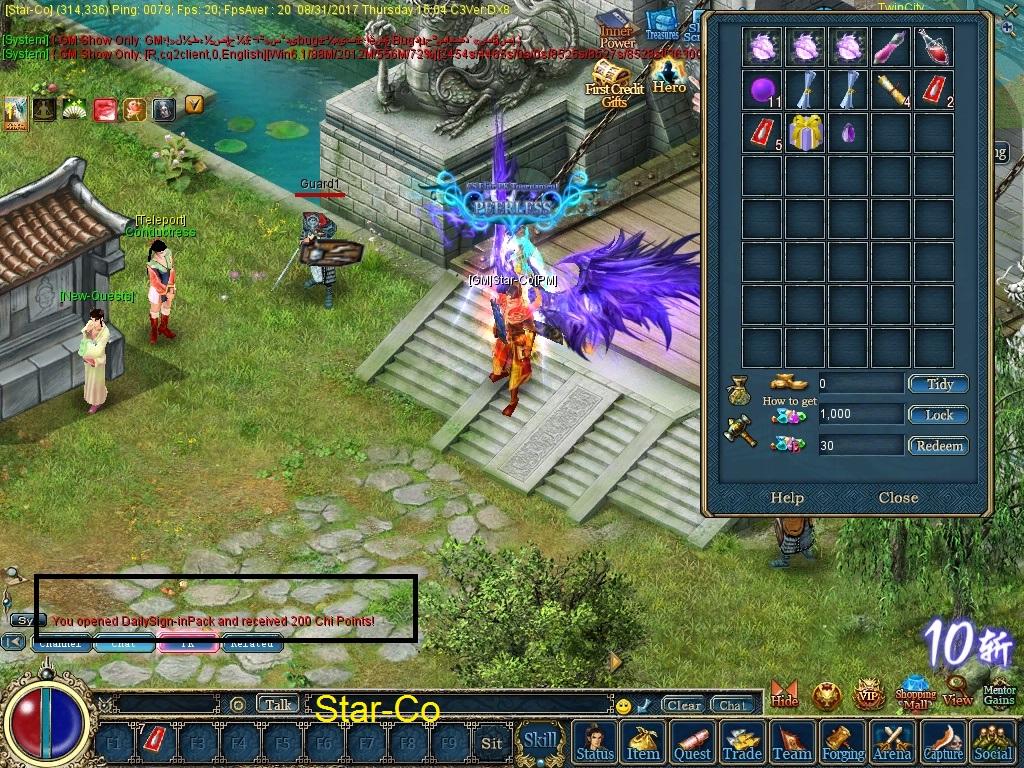Pick the purple orb stack of 11
1024x768 pixels.
(x=763, y=91)
